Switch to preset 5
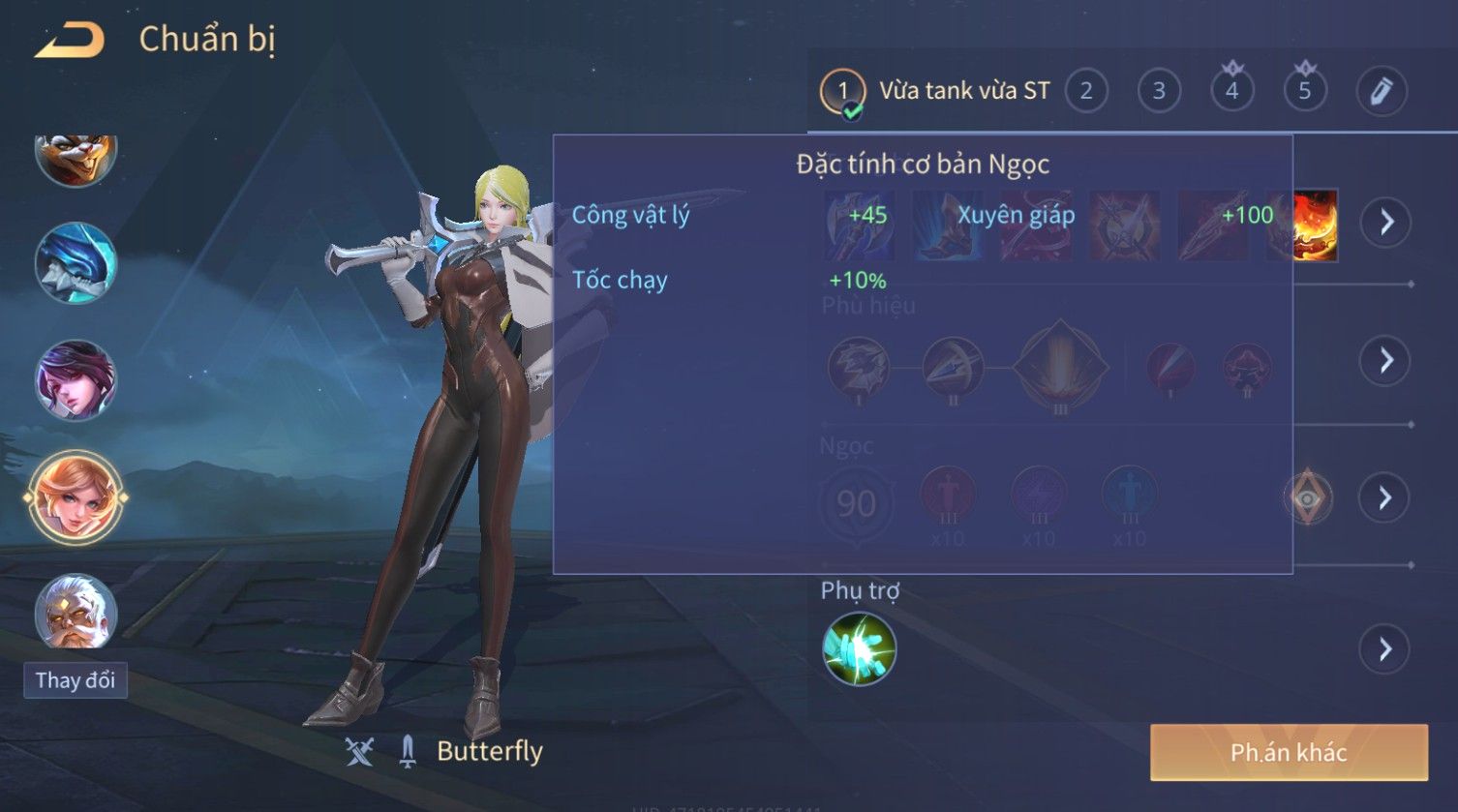Screen dimensions: 1458x812 (x=1304, y=92)
